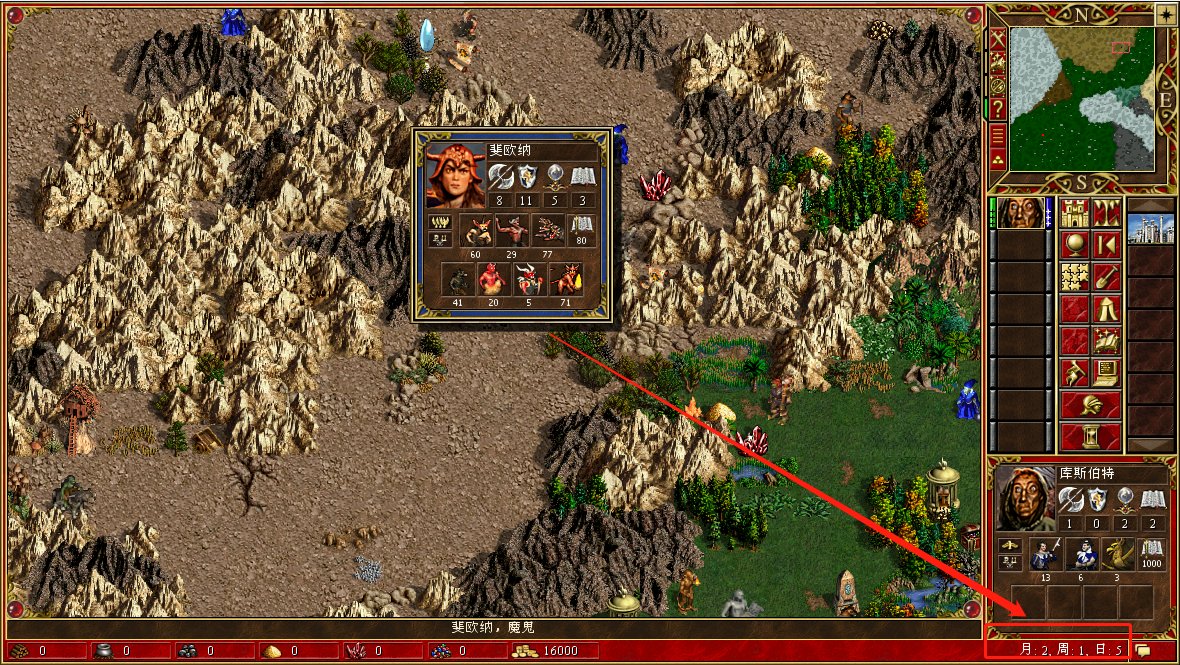The width and height of the screenshot is (1180, 665).
Task: Open the chat speech bubble icon
Action: click(x=1142, y=650)
